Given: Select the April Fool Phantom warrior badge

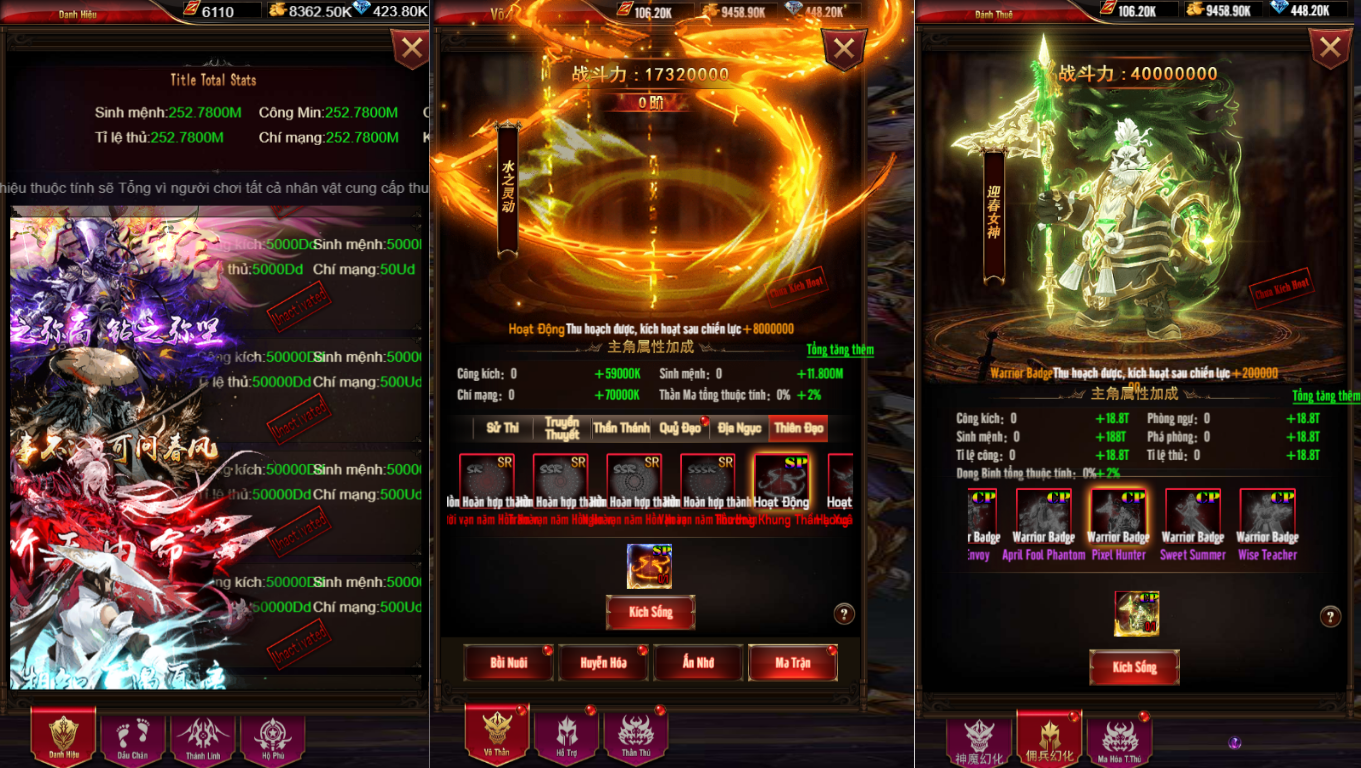Looking at the screenshot, I should (1043, 525).
